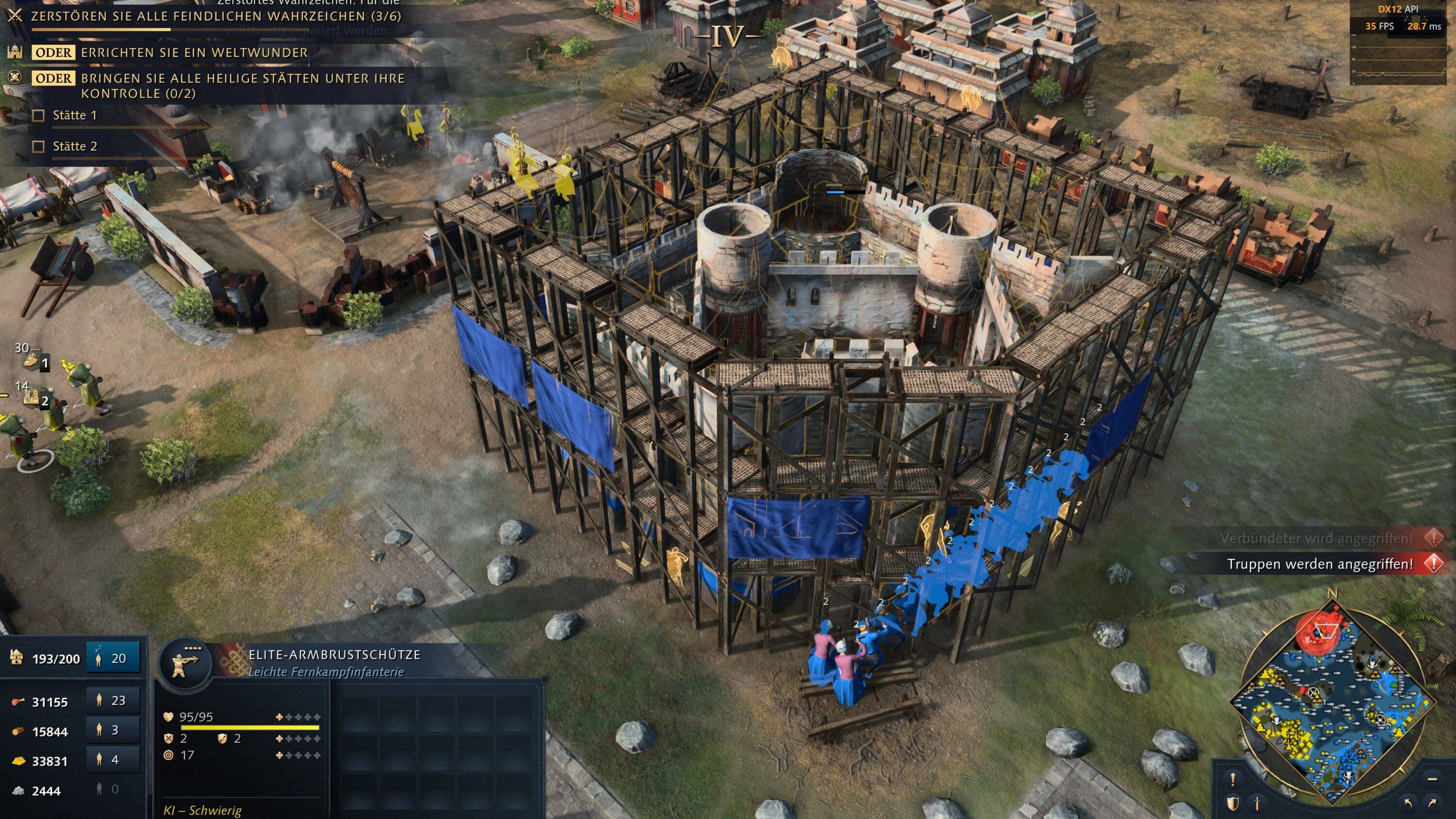Screen dimensions: 1456x819
Task: Rotate camera with the left-curved arrow button
Action: pyautogui.click(x=1408, y=803)
